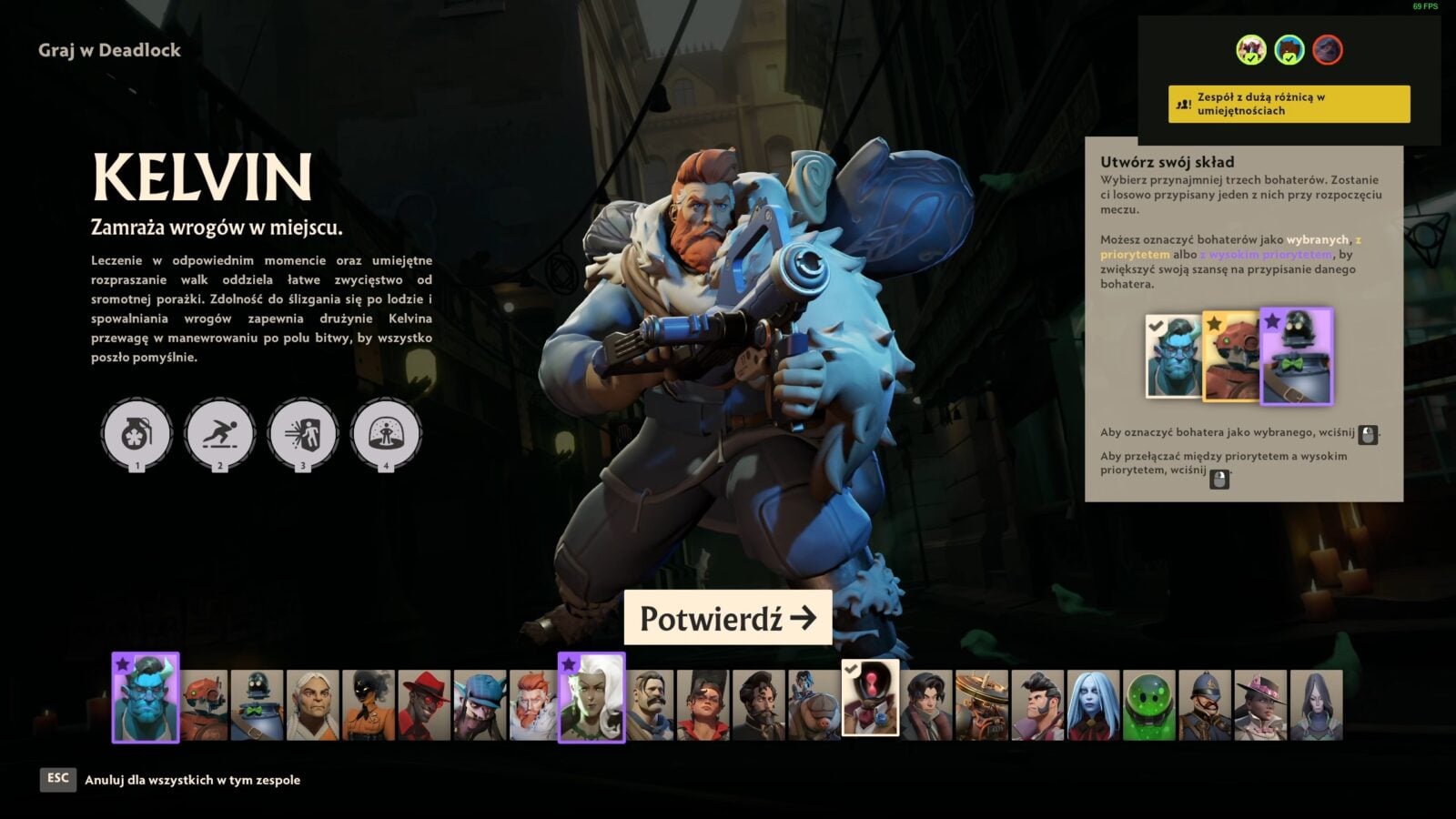Show Kelvin's Frozen Shelter dome ability
This screenshot has width=1456, height=819.
point(386,435)
